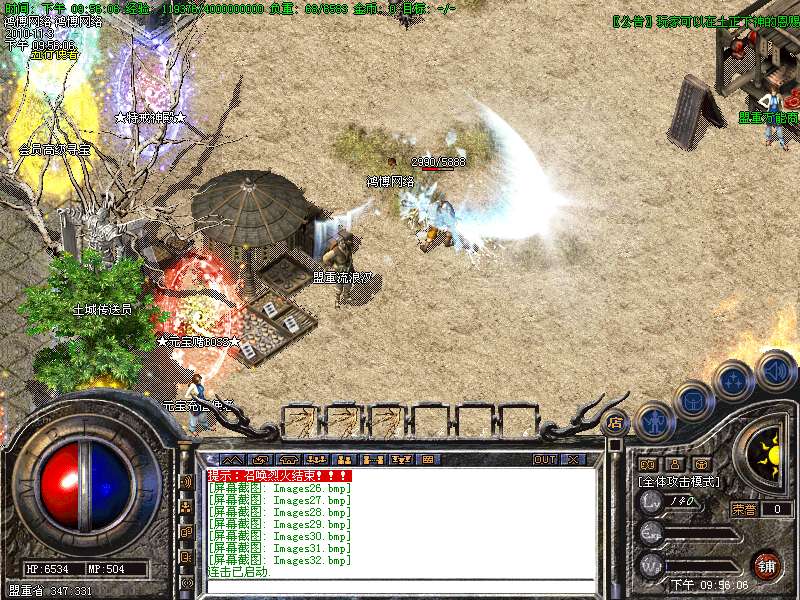
Task: Open the bag inventory round button
Action: 693,401
